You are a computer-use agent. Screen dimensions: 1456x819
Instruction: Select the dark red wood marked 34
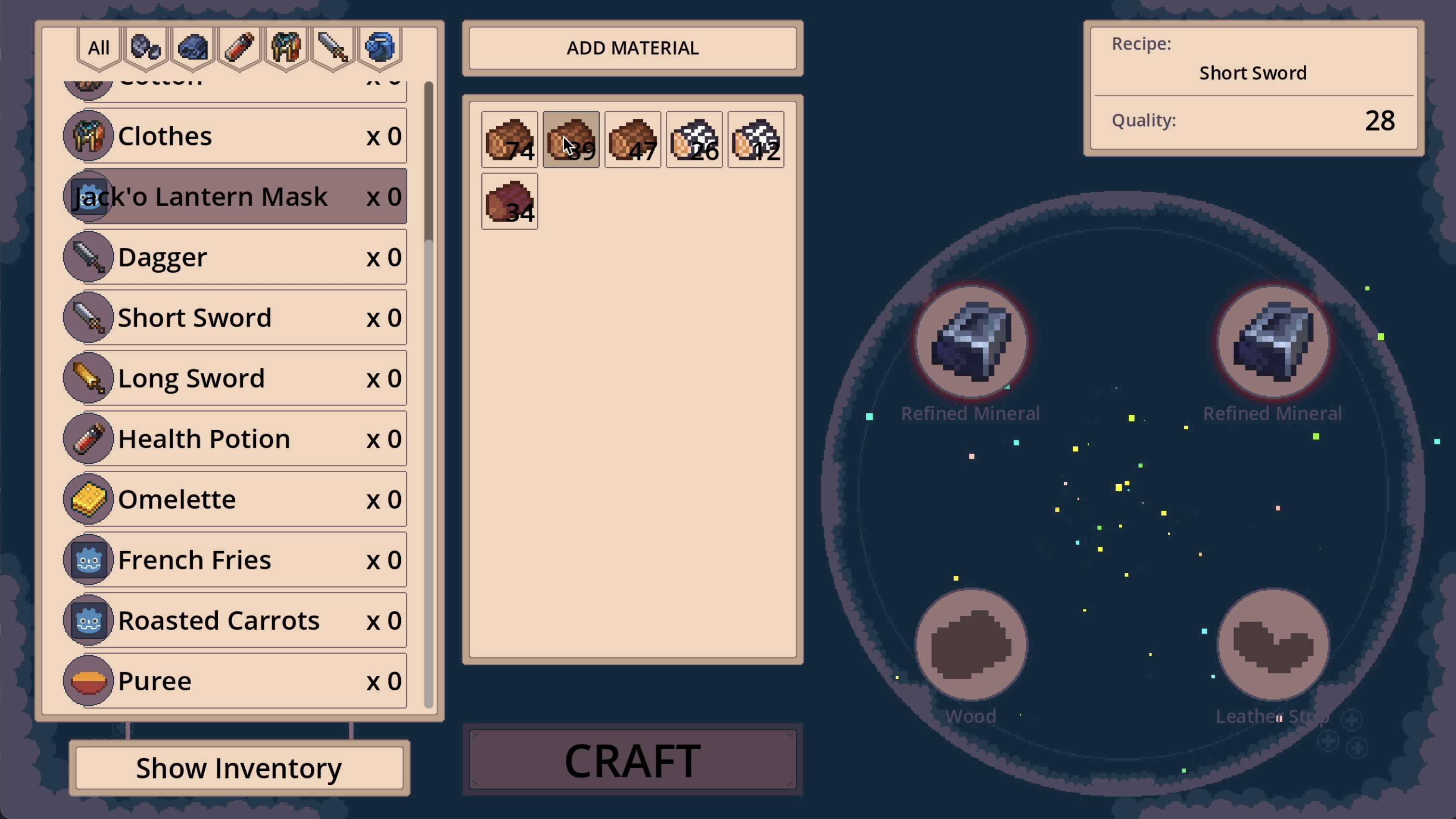point(509,201)
